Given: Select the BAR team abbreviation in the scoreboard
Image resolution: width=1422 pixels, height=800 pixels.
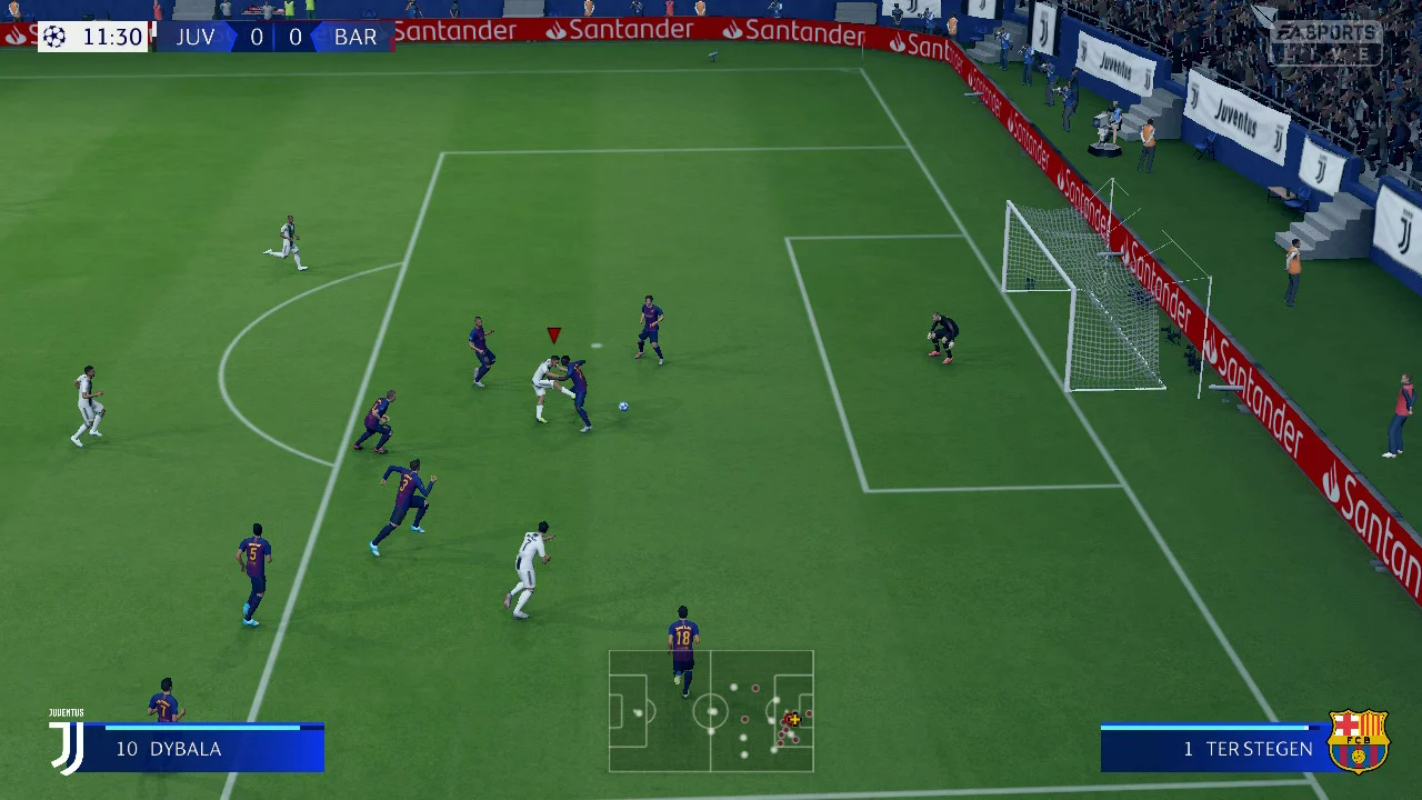Looking at the screenshot, I should click(355, 36).
